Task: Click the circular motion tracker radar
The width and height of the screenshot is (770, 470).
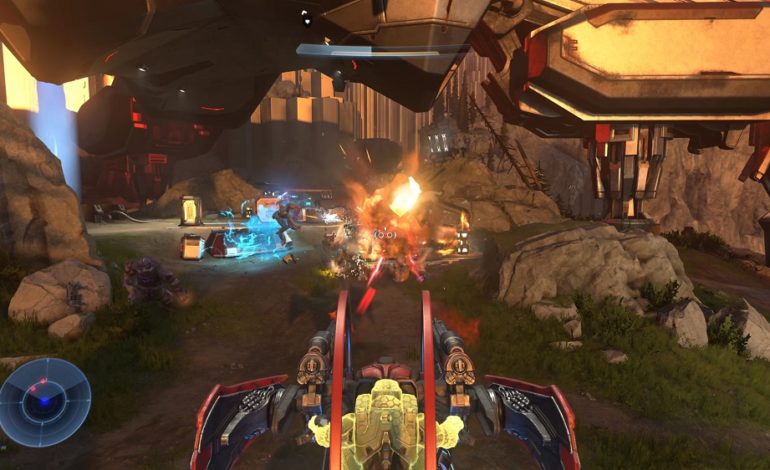Action: pos(44,402)
